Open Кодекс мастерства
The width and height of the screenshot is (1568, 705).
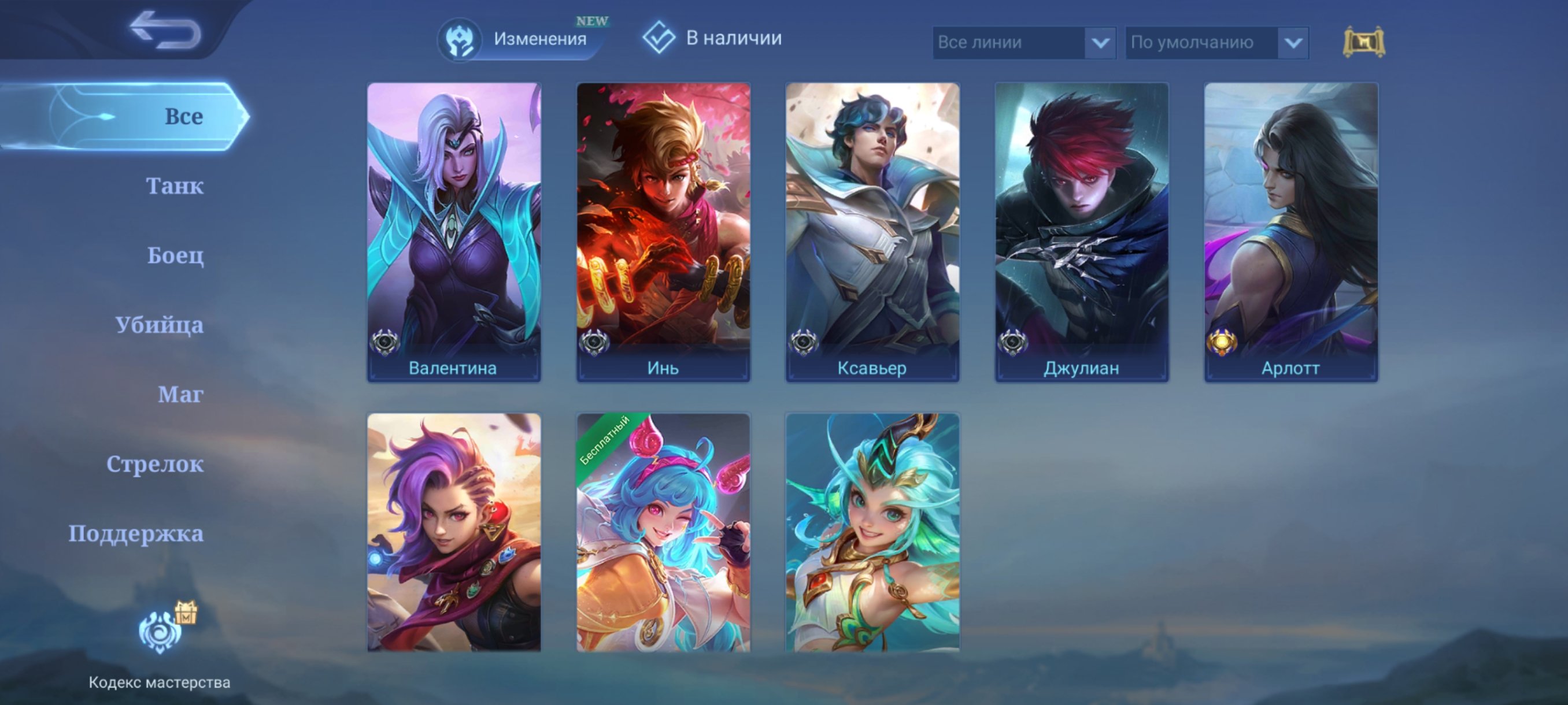coord(160,645)
